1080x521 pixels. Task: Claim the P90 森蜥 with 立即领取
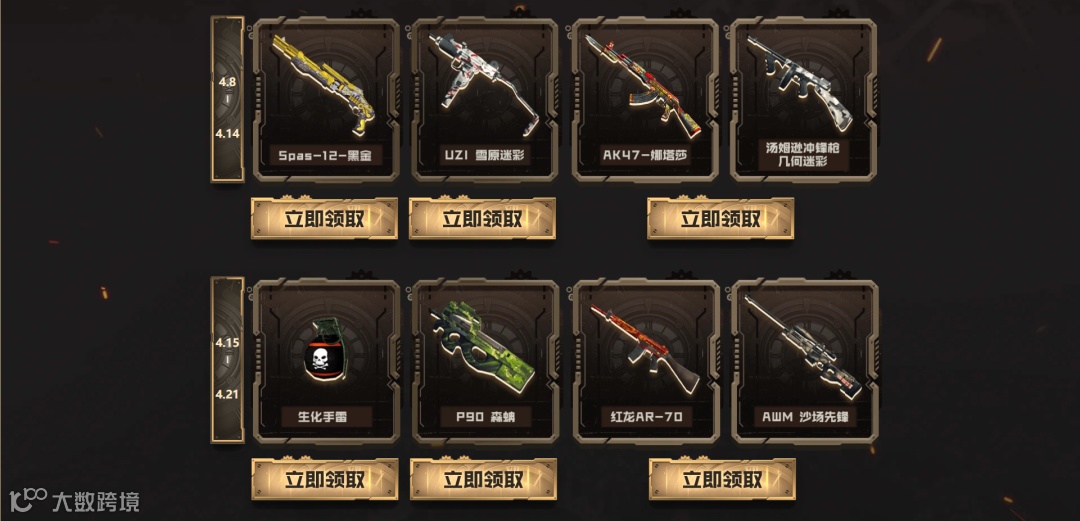tap(483, 480)
